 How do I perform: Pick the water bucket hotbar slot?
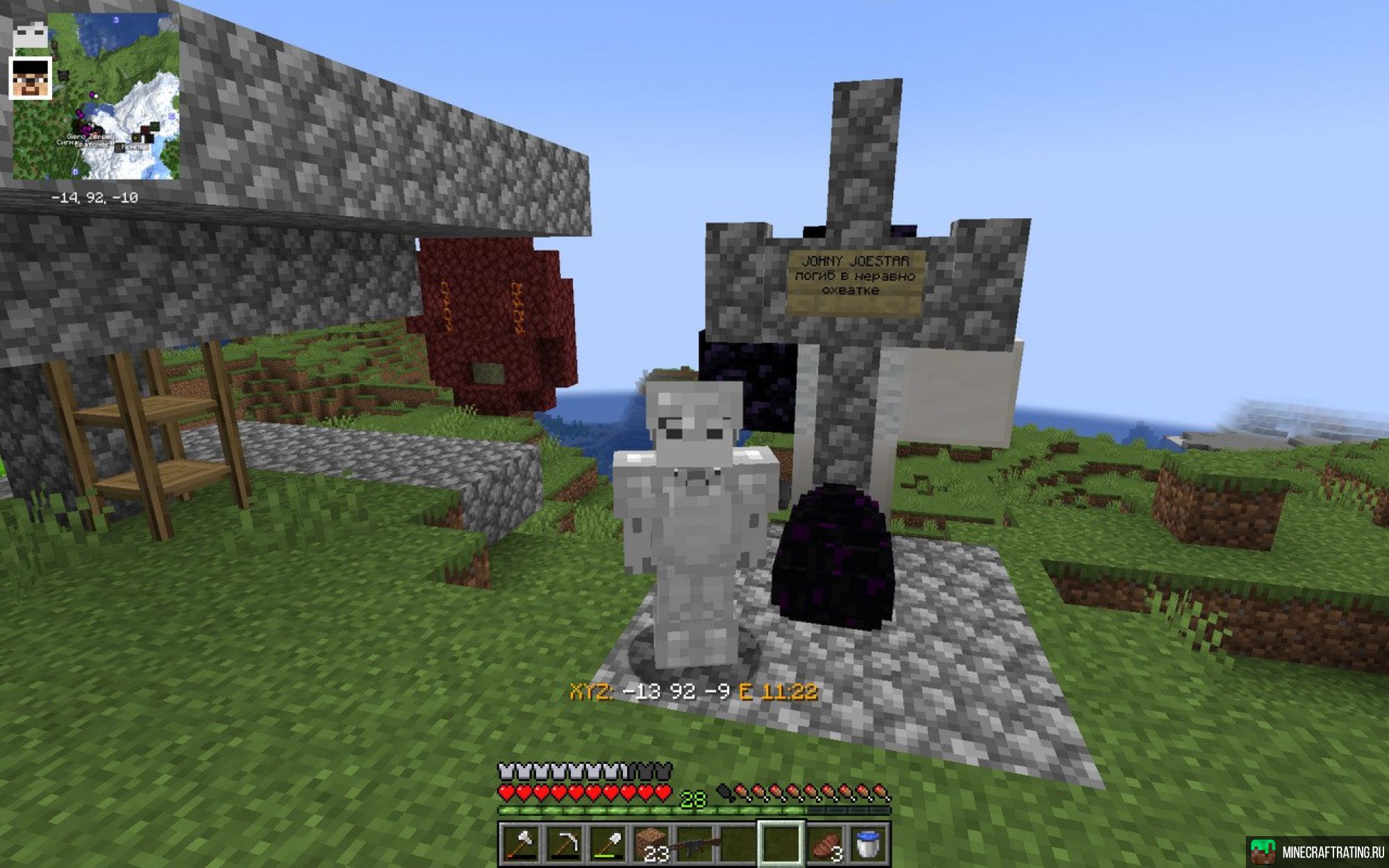867,844
